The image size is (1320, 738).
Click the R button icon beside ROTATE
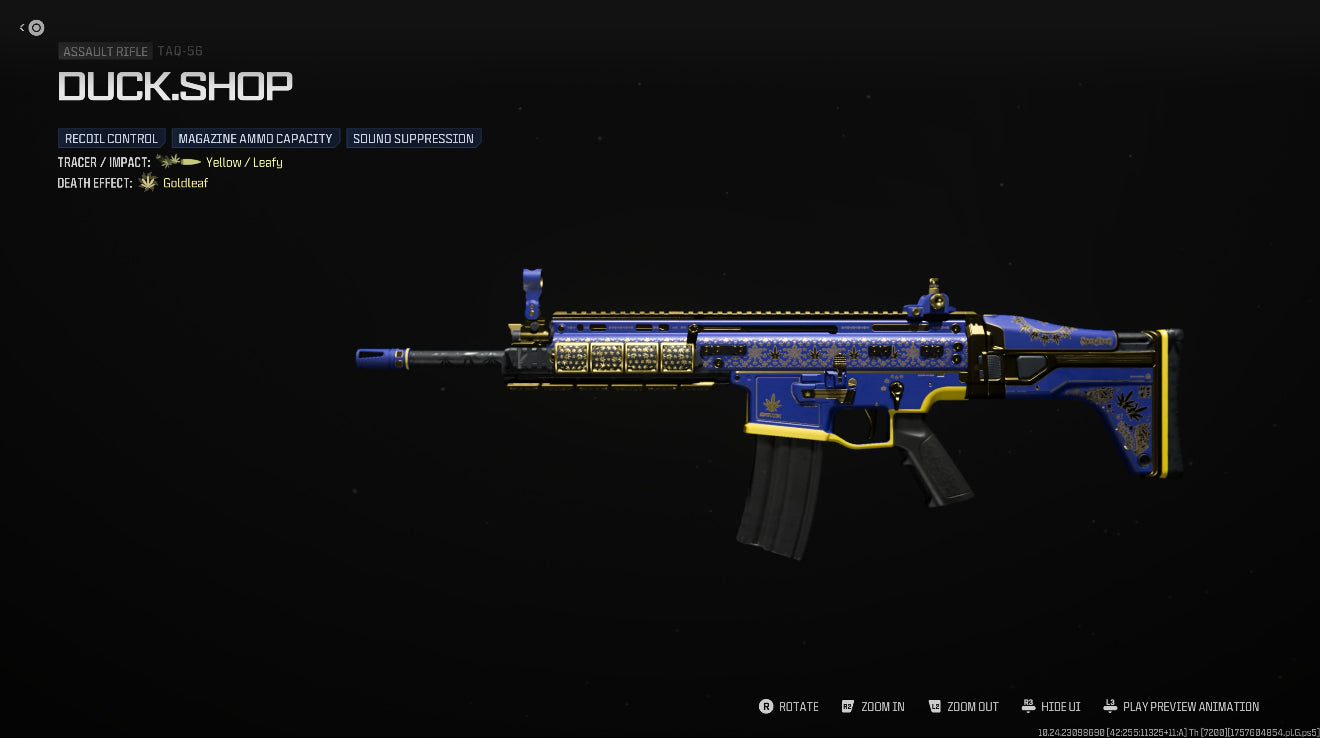765,707
